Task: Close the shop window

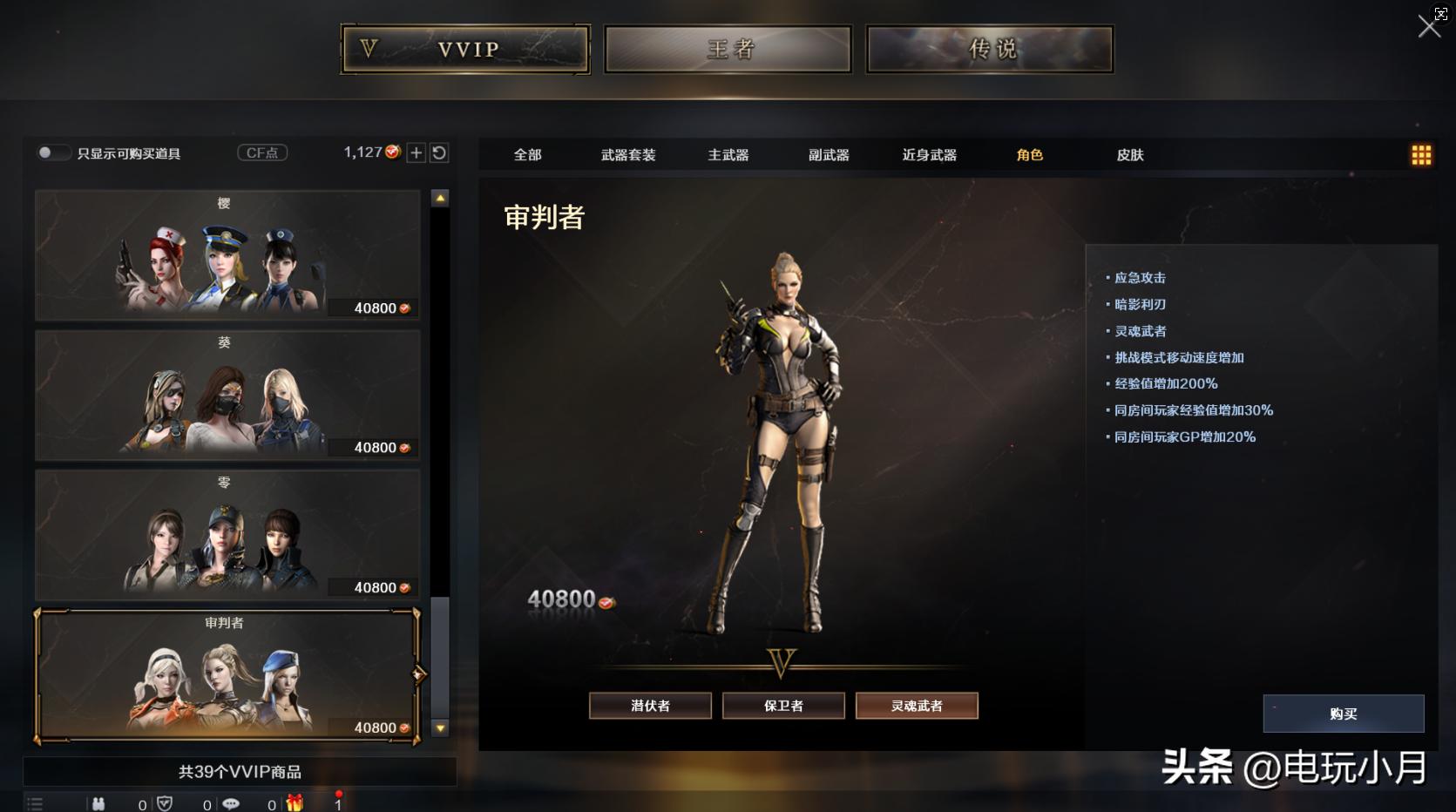Action: [1429, 26]
